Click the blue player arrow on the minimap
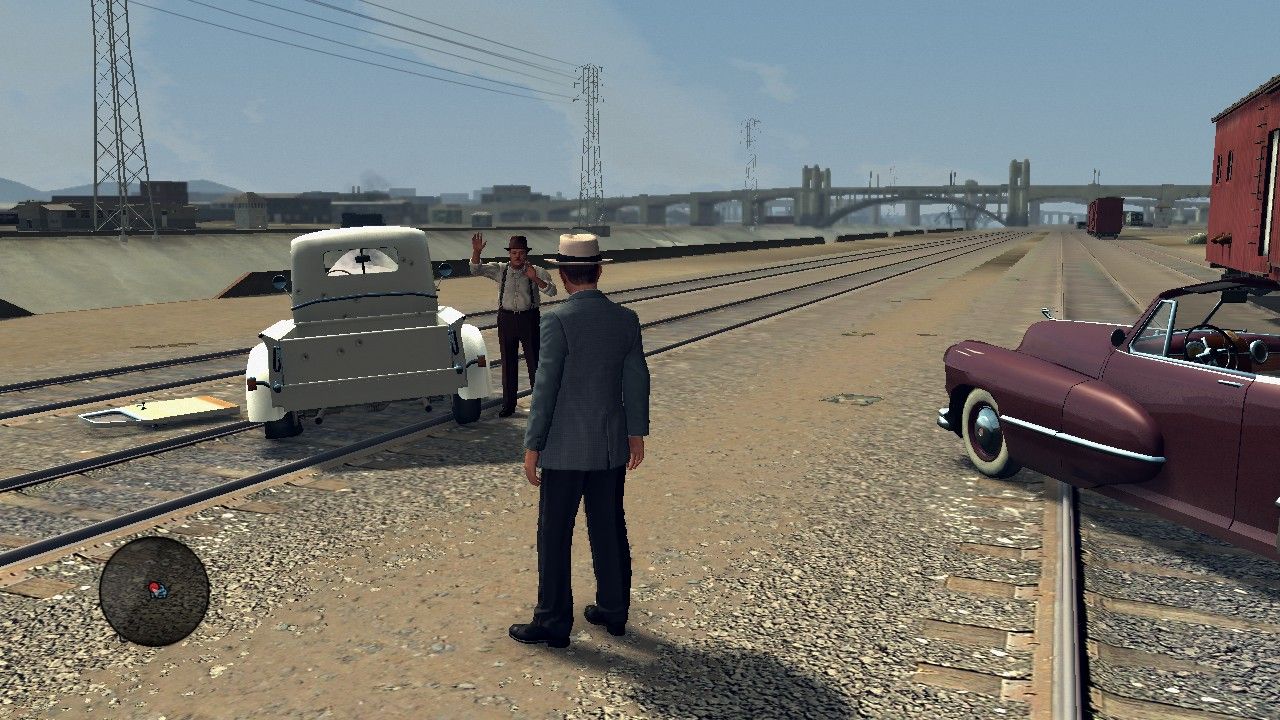 (x=160, y=590)
